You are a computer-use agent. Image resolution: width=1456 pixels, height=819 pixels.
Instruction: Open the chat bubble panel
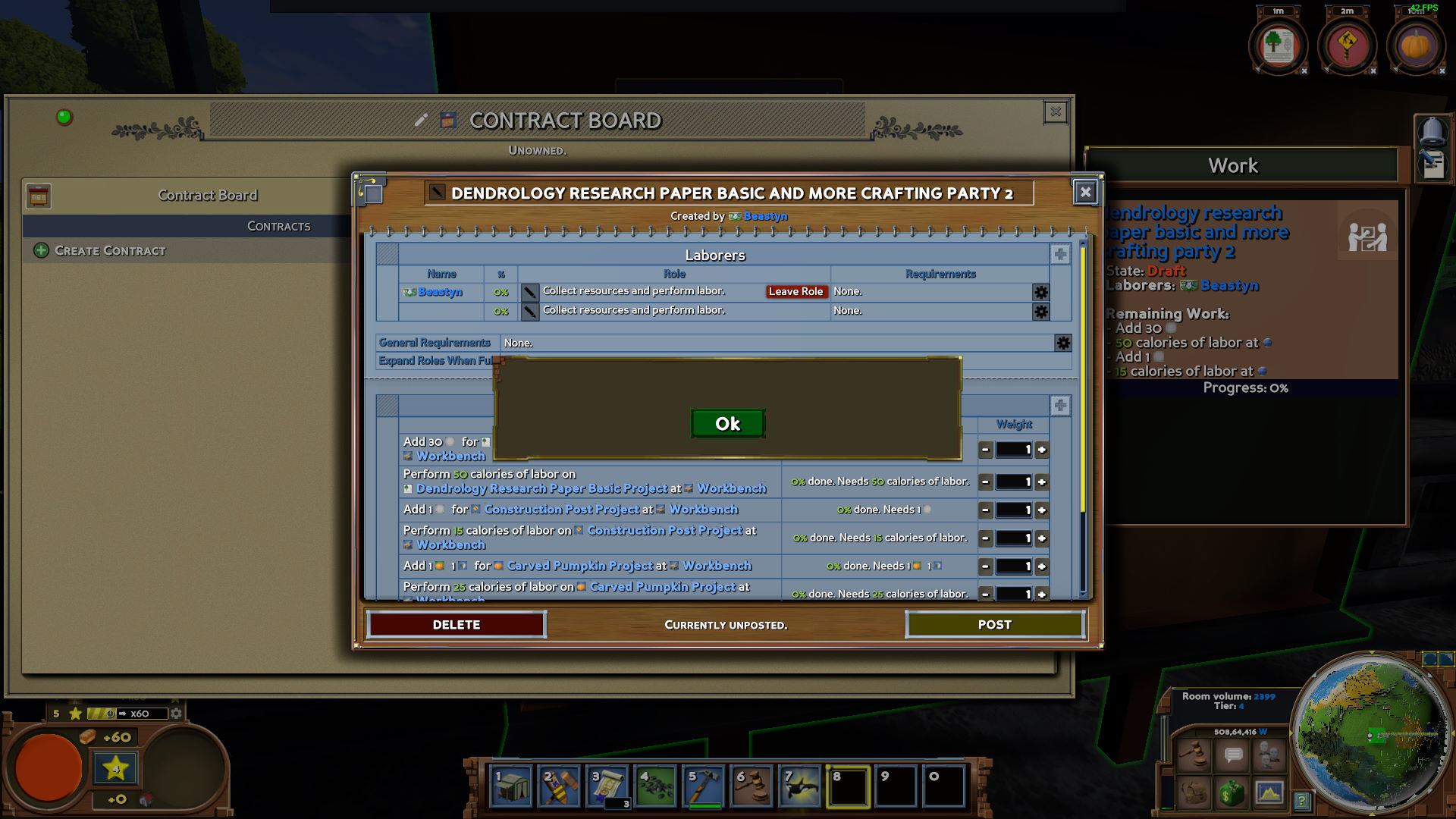point(1232,755)
